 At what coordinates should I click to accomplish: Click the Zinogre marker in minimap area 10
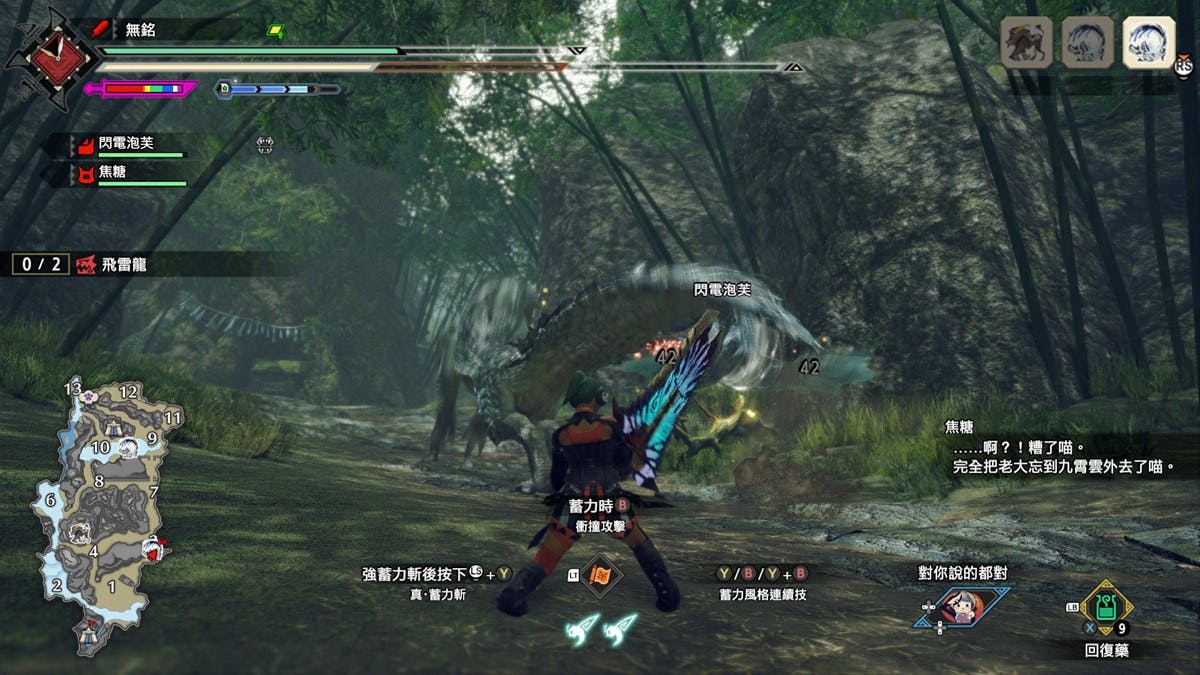(x=129, y=446)
